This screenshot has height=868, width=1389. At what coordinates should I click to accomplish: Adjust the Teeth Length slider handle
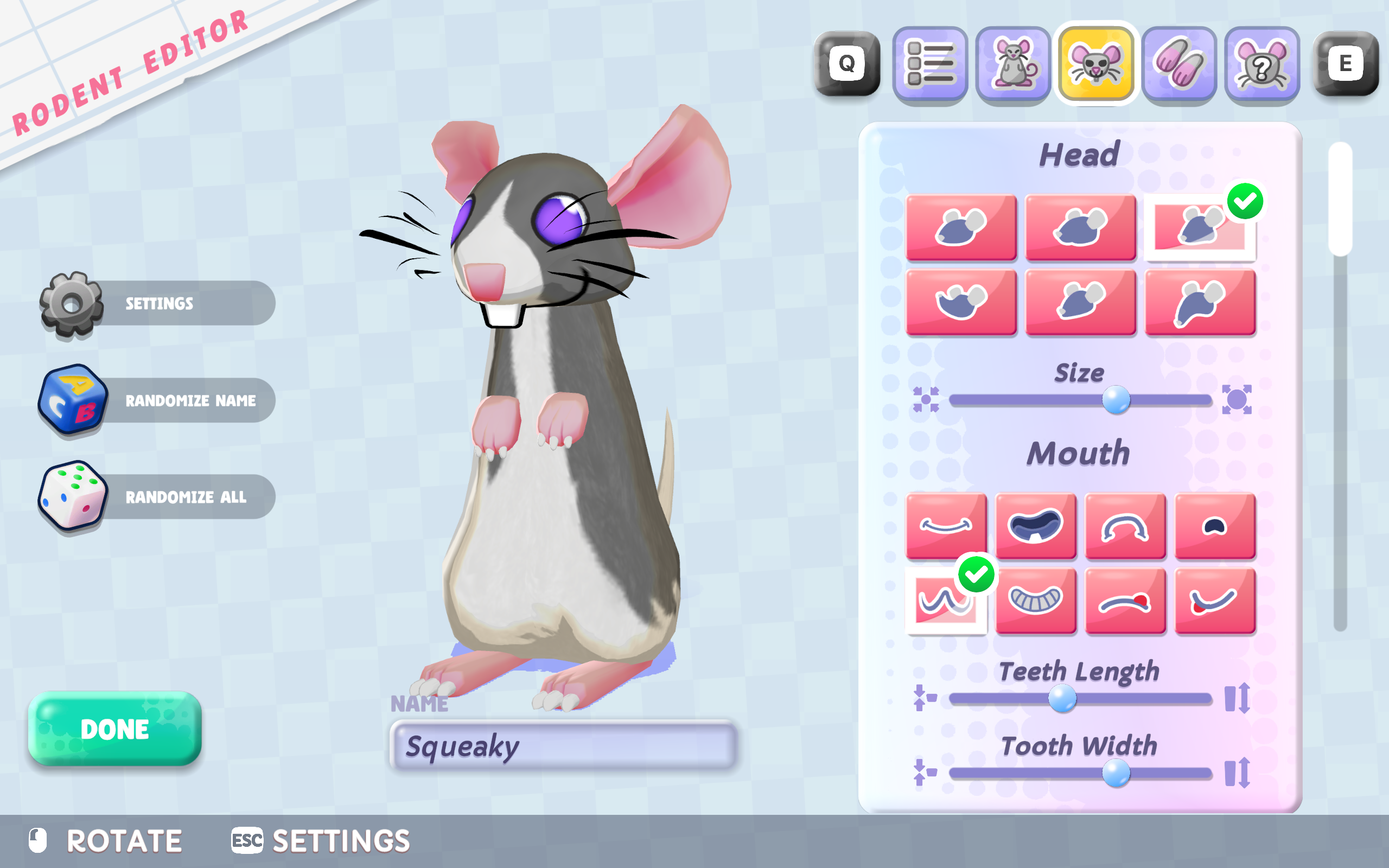(1063, 699)
